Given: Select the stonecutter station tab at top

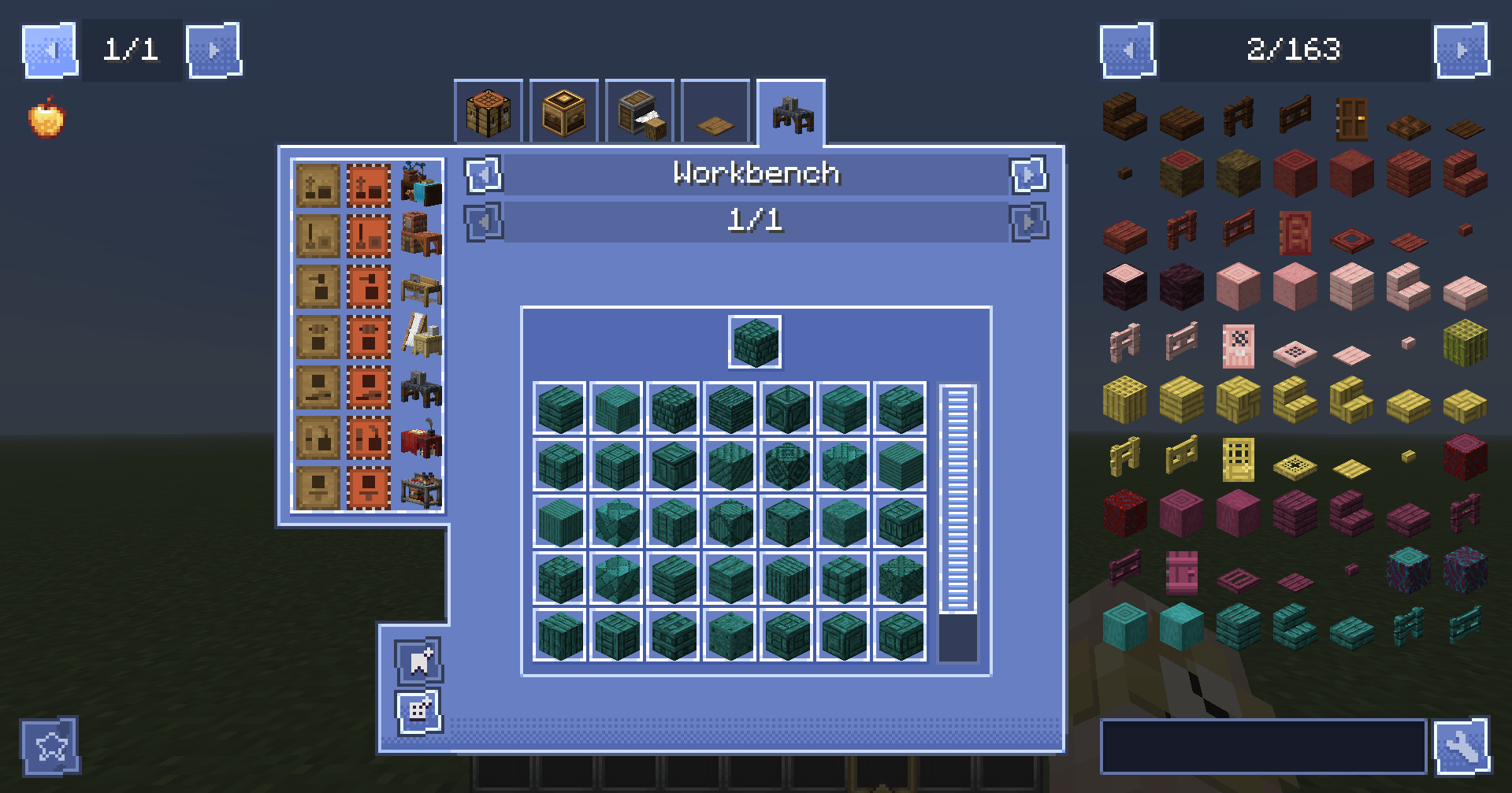Looking at the screenshot, I should click(x=638, y=113).
